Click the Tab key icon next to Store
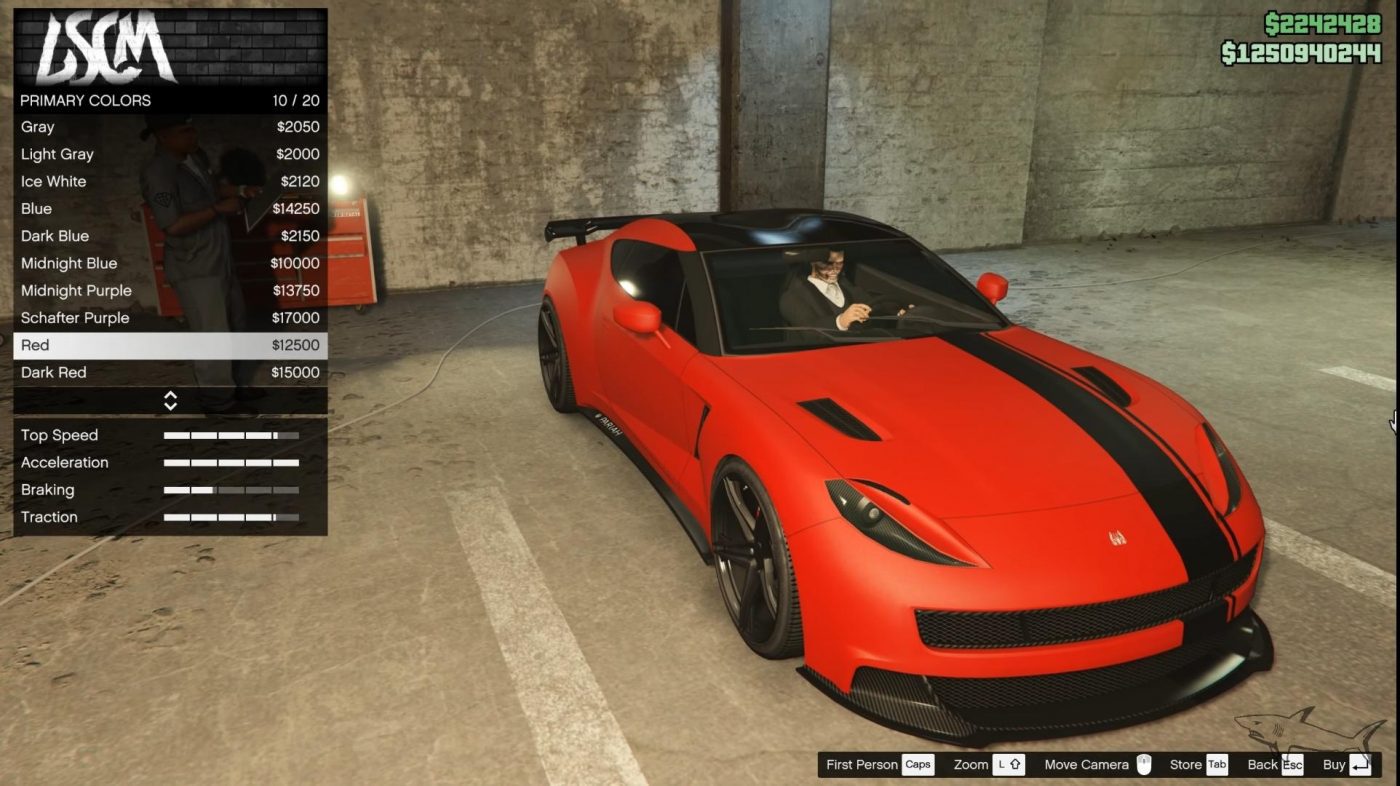This screenshot has height=786, width=1400. [x=1216, y=764]
